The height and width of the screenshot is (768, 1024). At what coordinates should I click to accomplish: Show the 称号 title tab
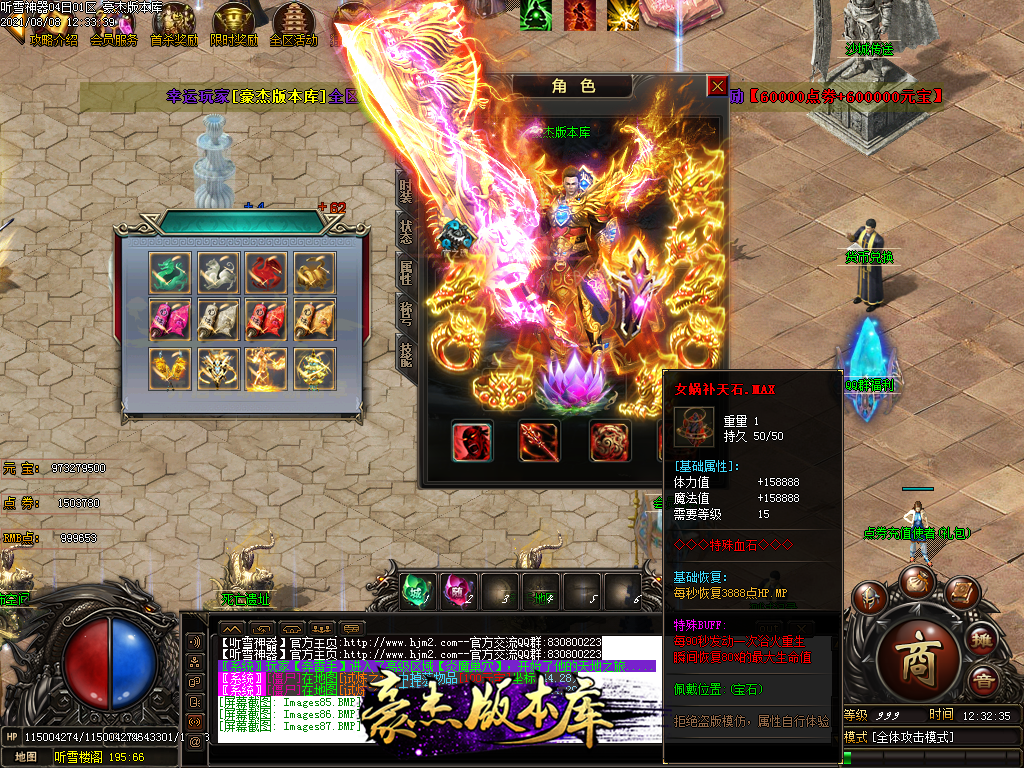[x=406, y=313]
